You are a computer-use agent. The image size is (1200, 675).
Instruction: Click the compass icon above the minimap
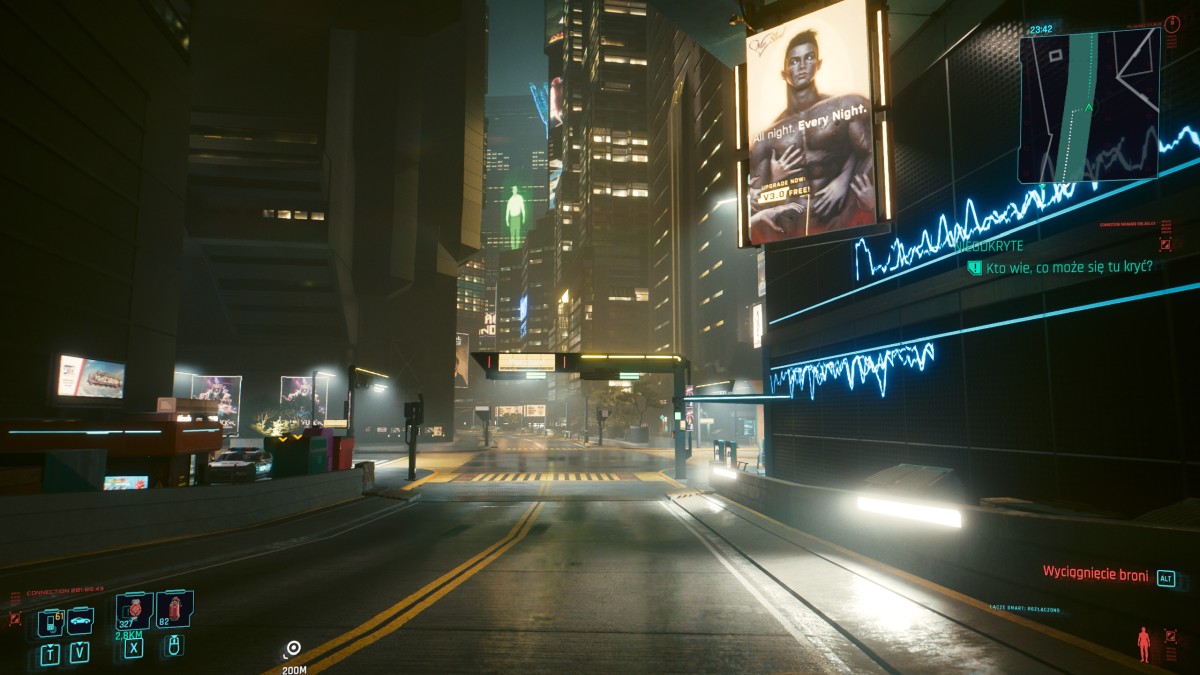[x=1172, y=23]
